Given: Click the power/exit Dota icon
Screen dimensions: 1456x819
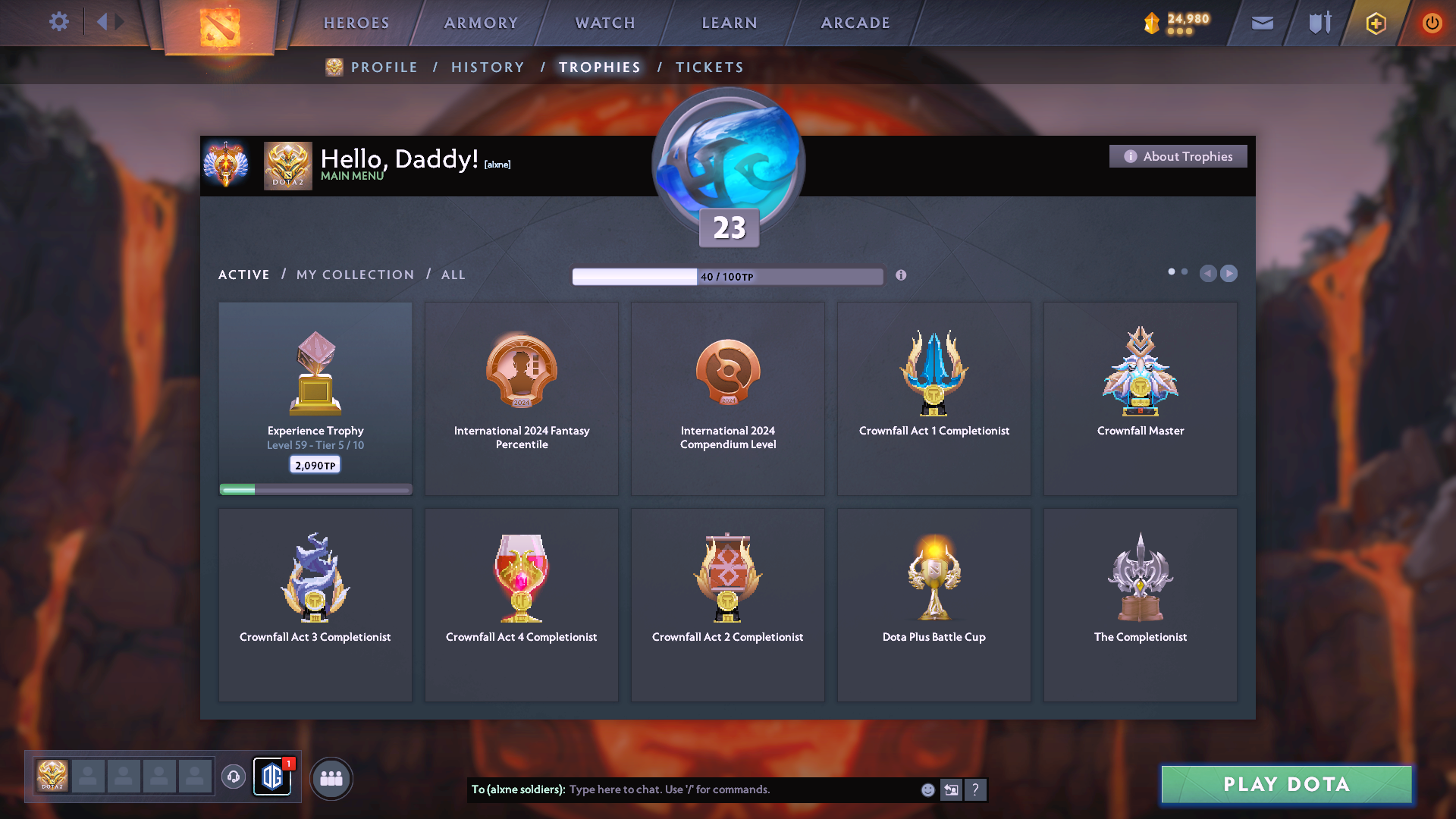Looking at the screenshot, I should point(1432,23).
